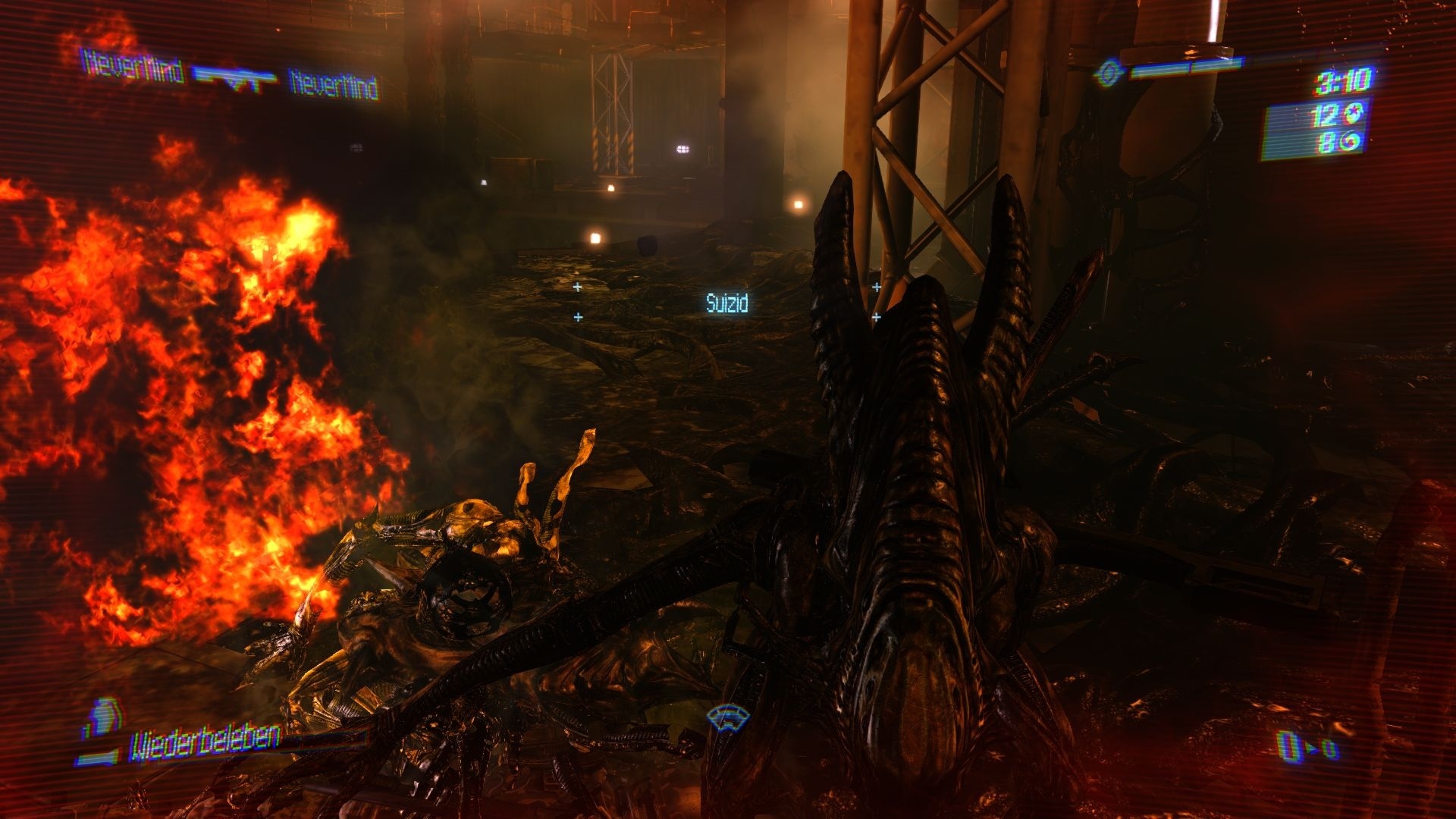This screenshot has width=1456, height=819.
Task: Toggle the right plus marker near the girder
Action: pos(876,287)
